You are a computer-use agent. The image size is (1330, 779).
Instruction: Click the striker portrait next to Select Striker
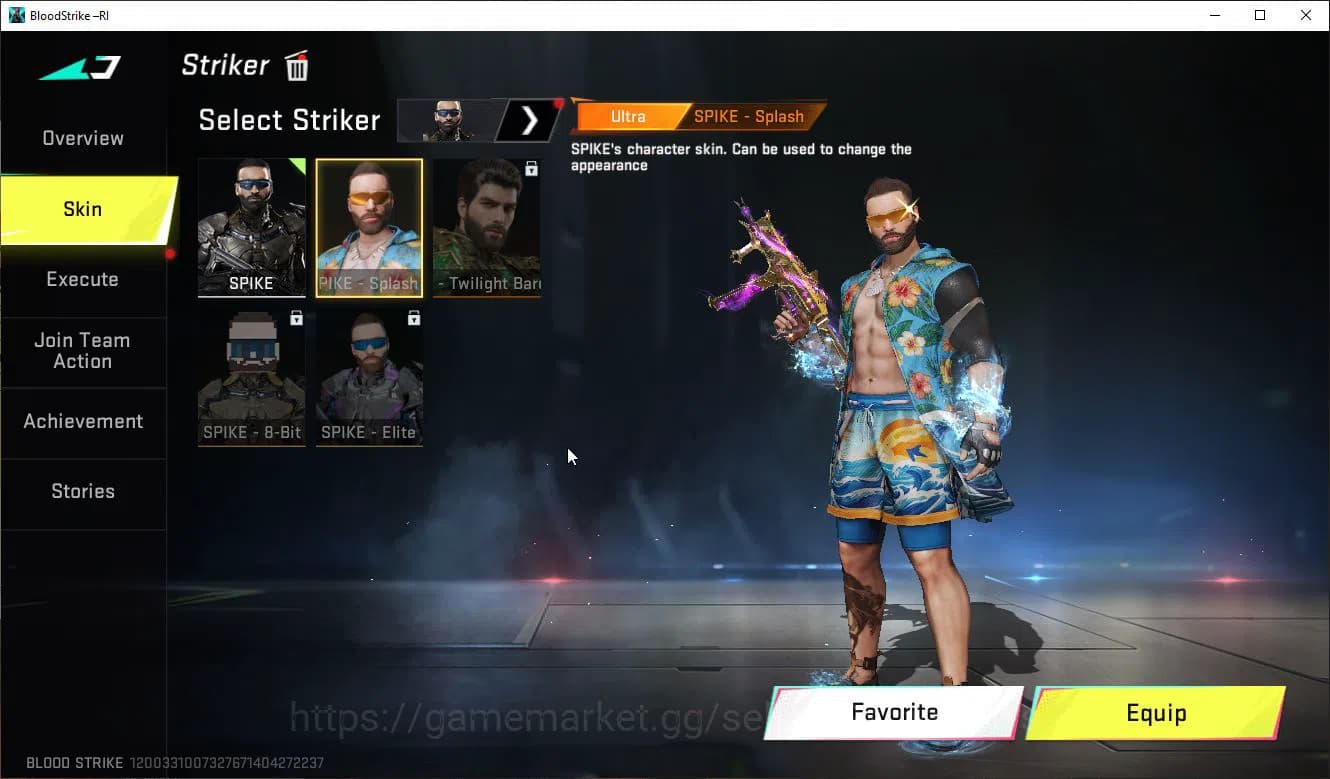(447, 120)
